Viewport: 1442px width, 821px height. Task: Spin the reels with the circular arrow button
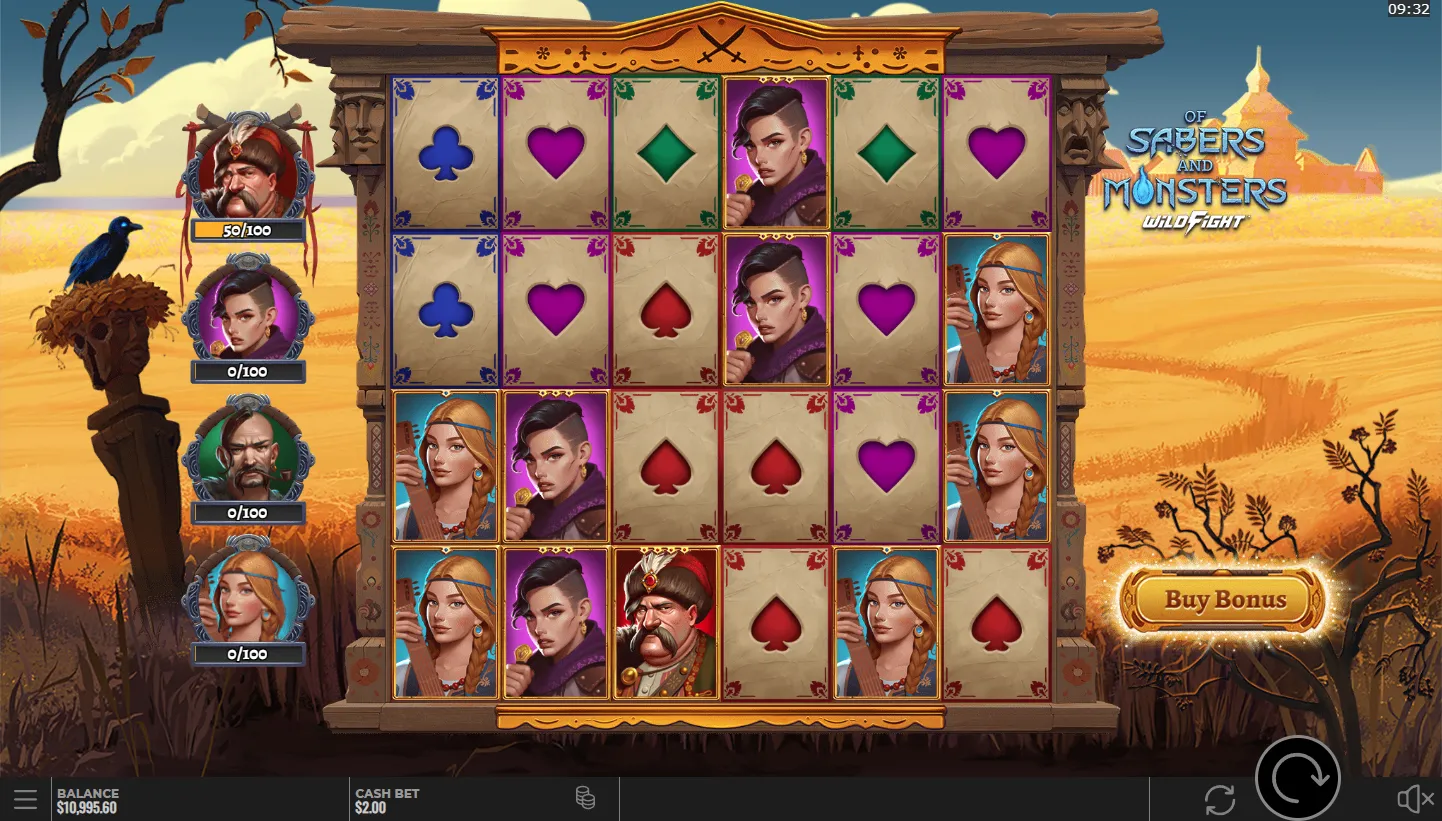(1297, 777)
